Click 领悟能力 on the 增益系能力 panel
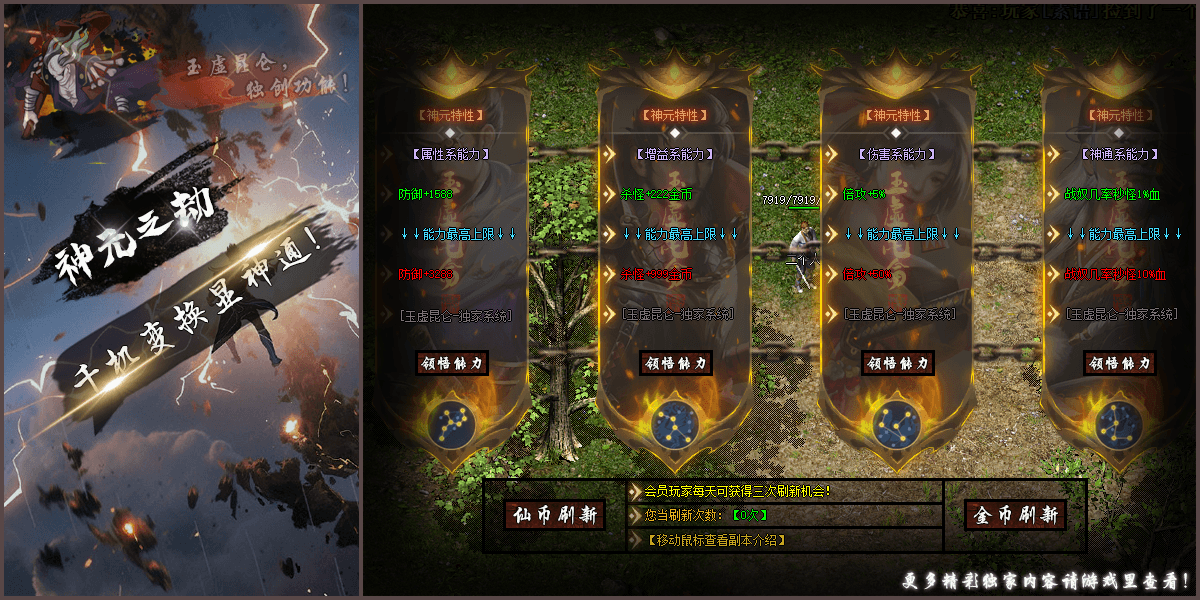Screen dimensions: 1200x600 tap(675, 363)
